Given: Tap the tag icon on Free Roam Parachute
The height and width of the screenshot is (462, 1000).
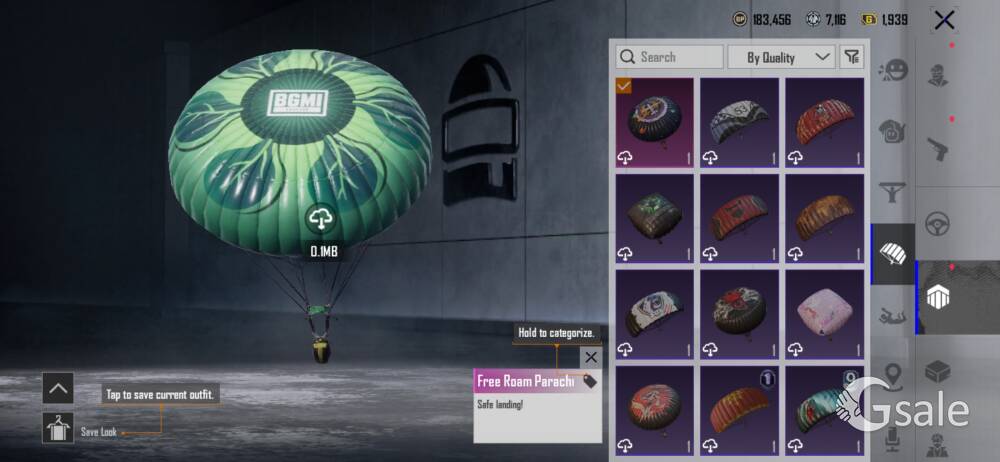Looking at the screenshot, I should click(x=589, y=381).
